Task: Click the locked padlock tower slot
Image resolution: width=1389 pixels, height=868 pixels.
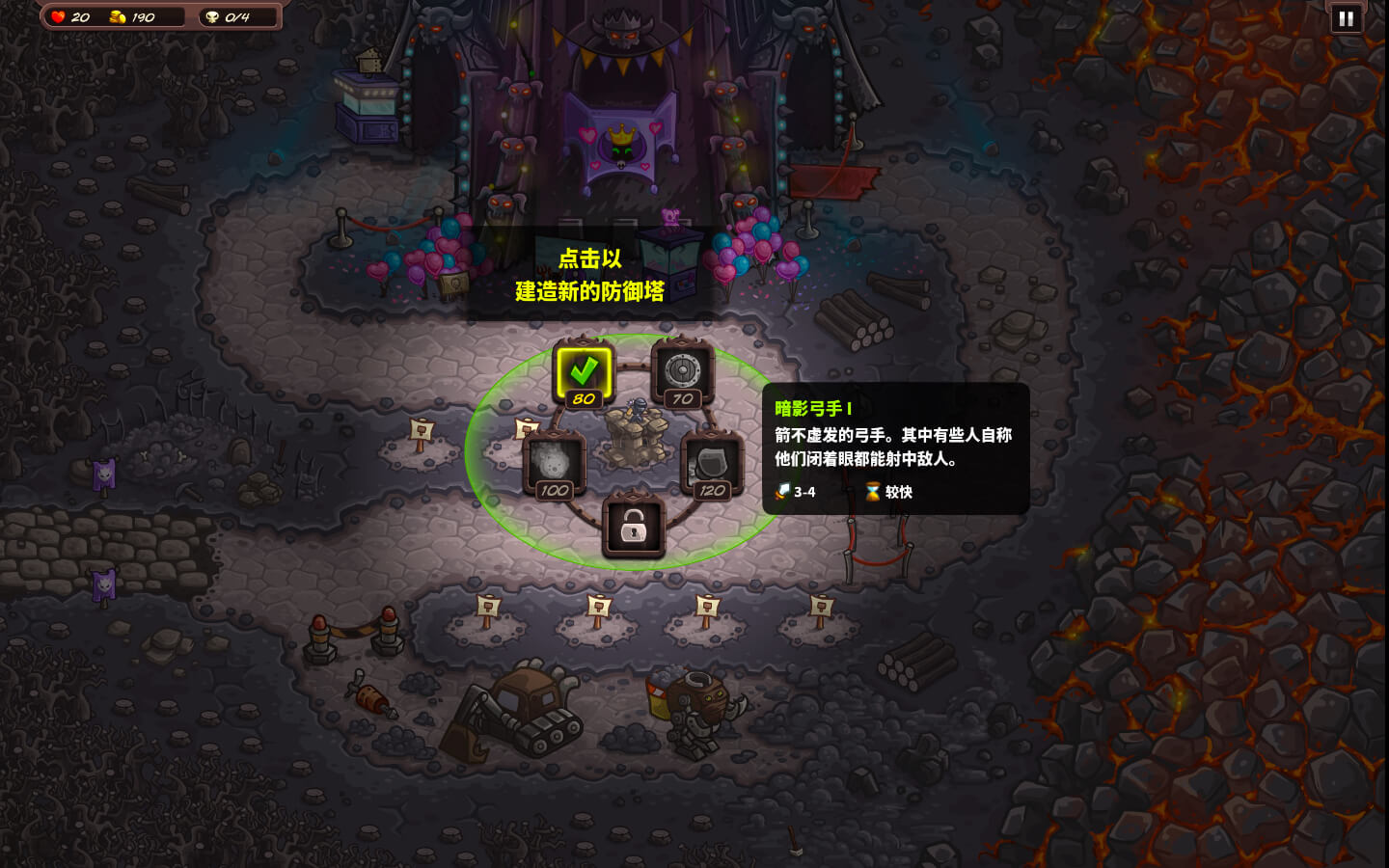Action: click(x=633, y=527)
